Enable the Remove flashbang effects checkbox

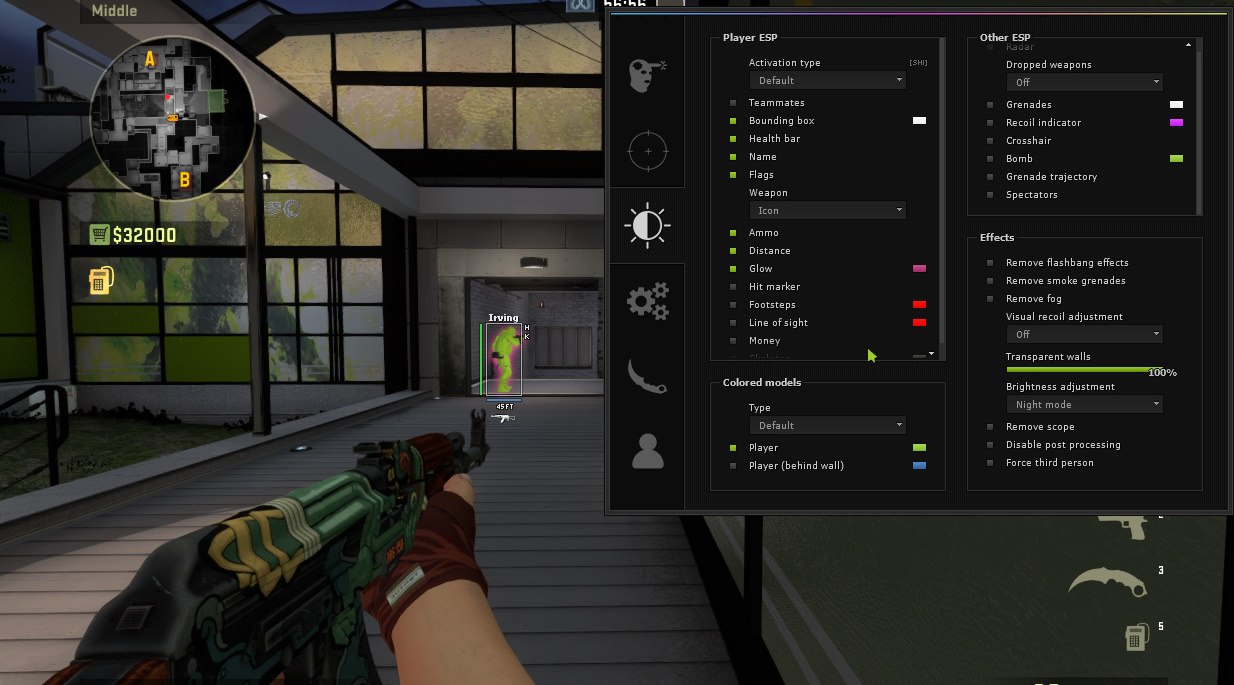(990, 263)
